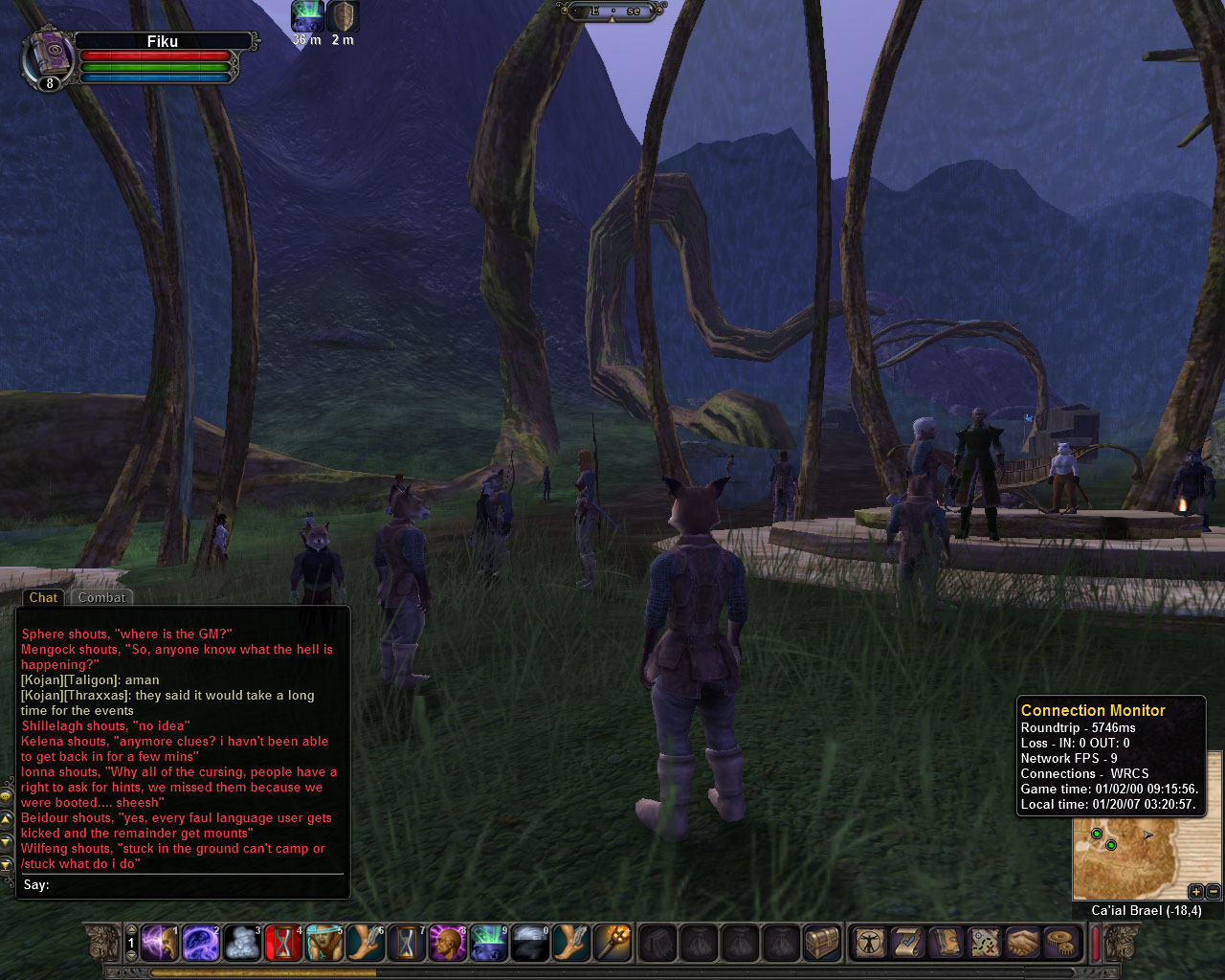Select the Chat tab

(x=43, y=597)
